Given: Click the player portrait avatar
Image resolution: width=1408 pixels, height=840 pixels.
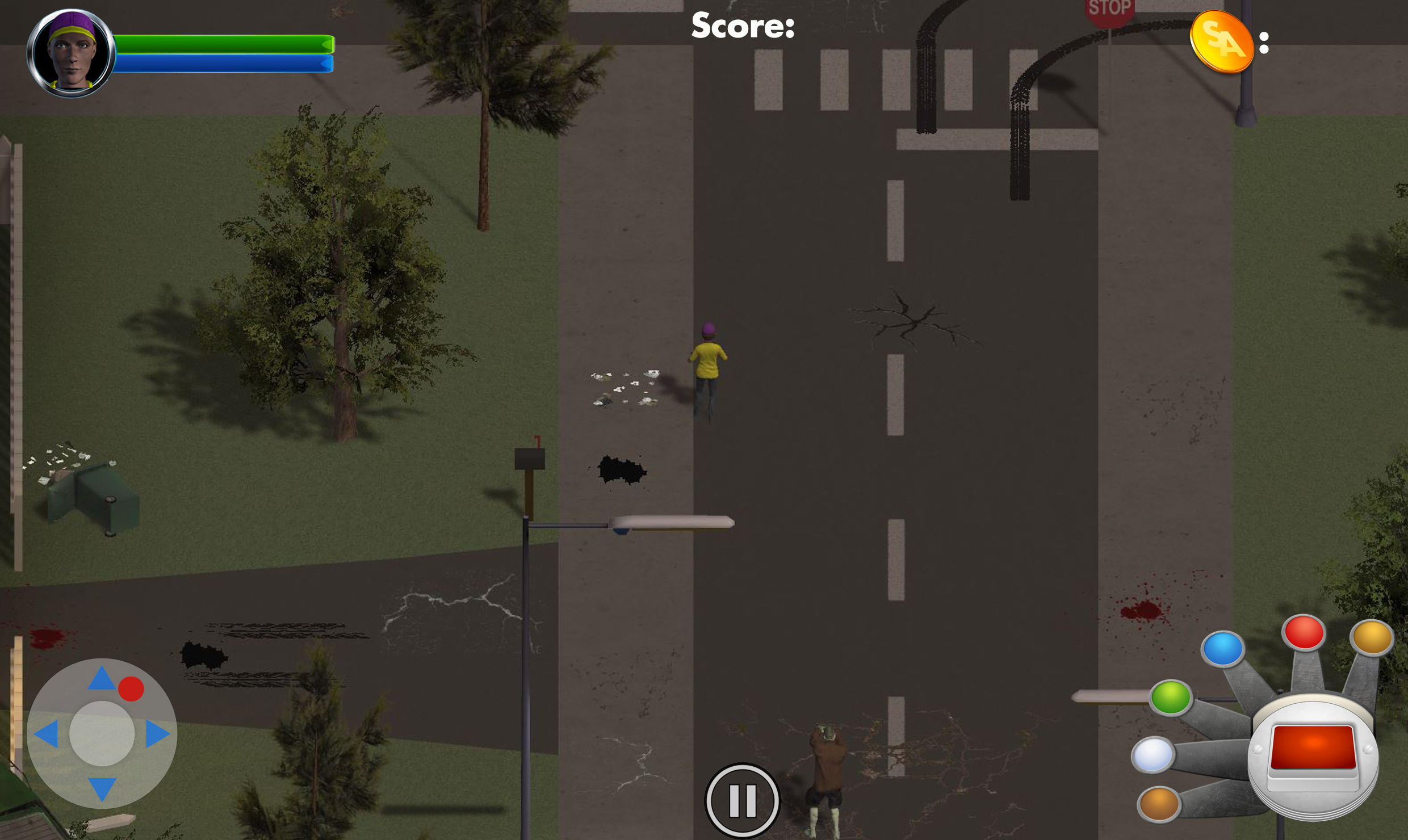Looking at the screenshot, I should click(72, 53).
